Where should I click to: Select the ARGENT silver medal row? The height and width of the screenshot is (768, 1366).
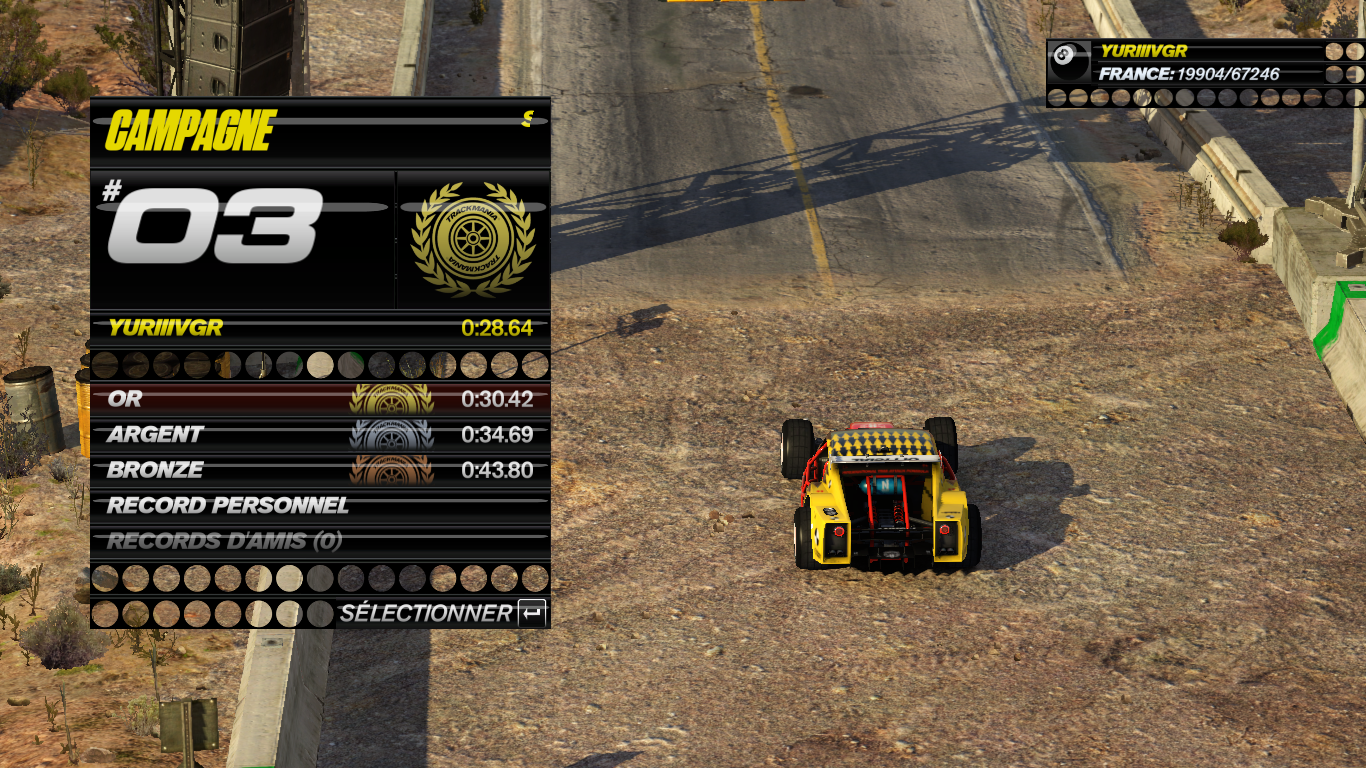(x=320, y=435)
